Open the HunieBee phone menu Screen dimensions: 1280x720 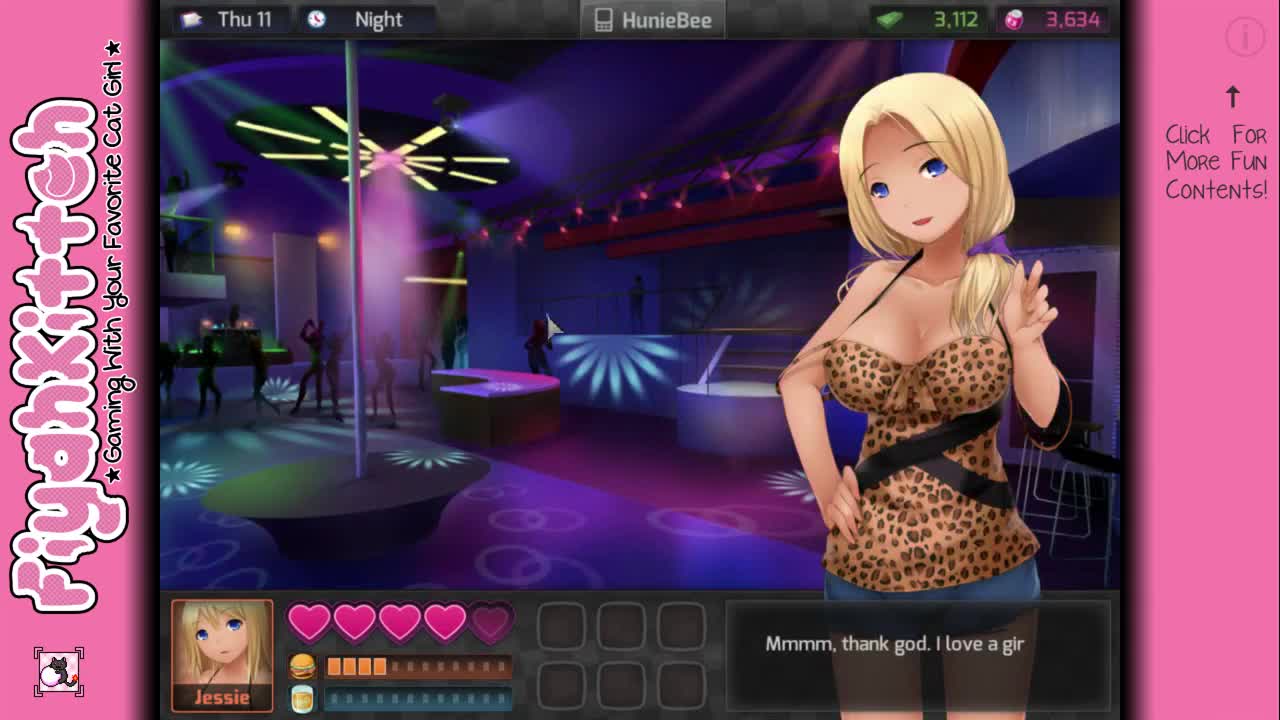pos(653,20)
